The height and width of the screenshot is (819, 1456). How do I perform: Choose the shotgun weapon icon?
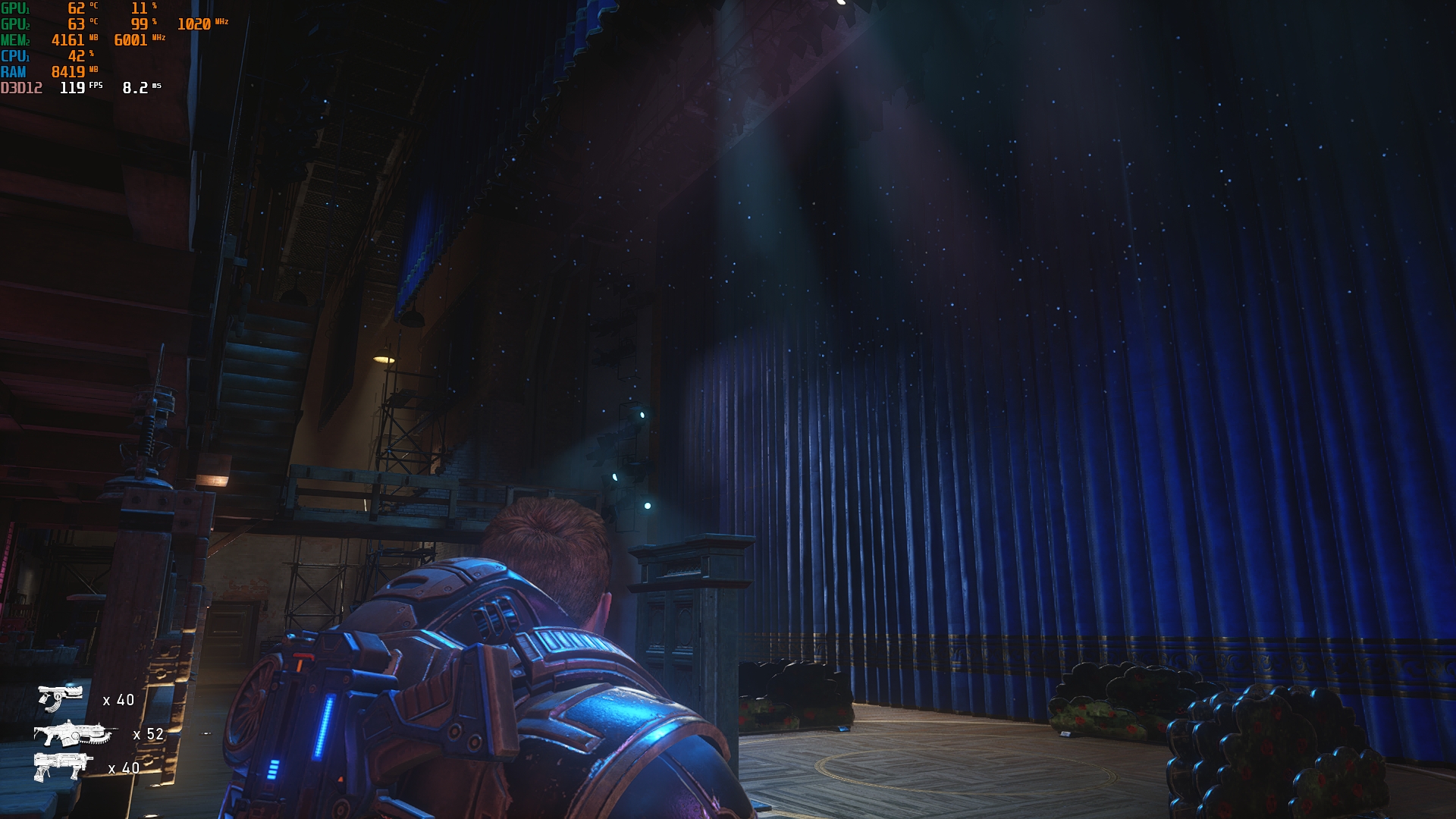pyautogui.click(x=61, y=766)
